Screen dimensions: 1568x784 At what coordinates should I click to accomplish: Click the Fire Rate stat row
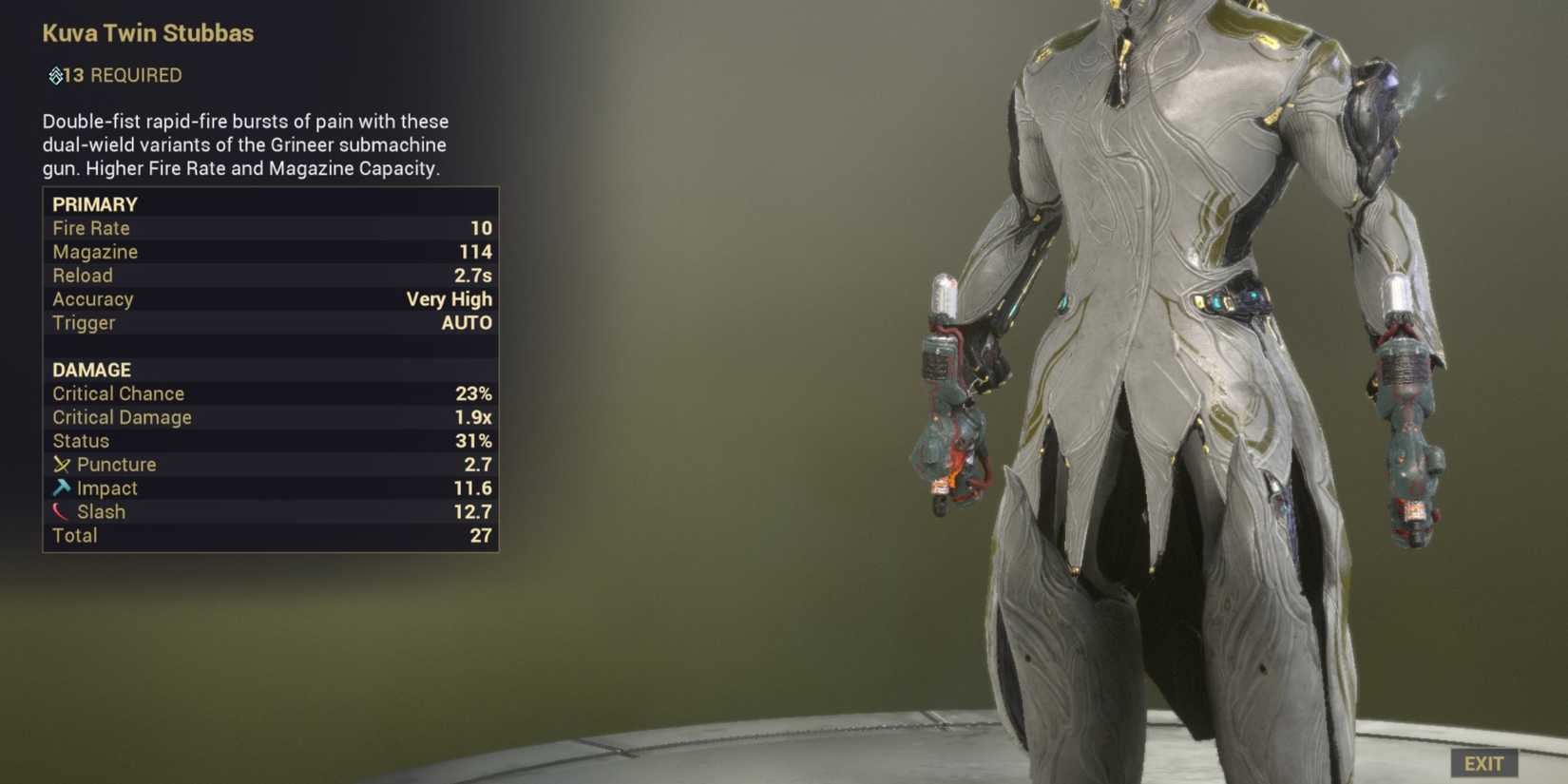pyautogui.click(x=91, y=228)
